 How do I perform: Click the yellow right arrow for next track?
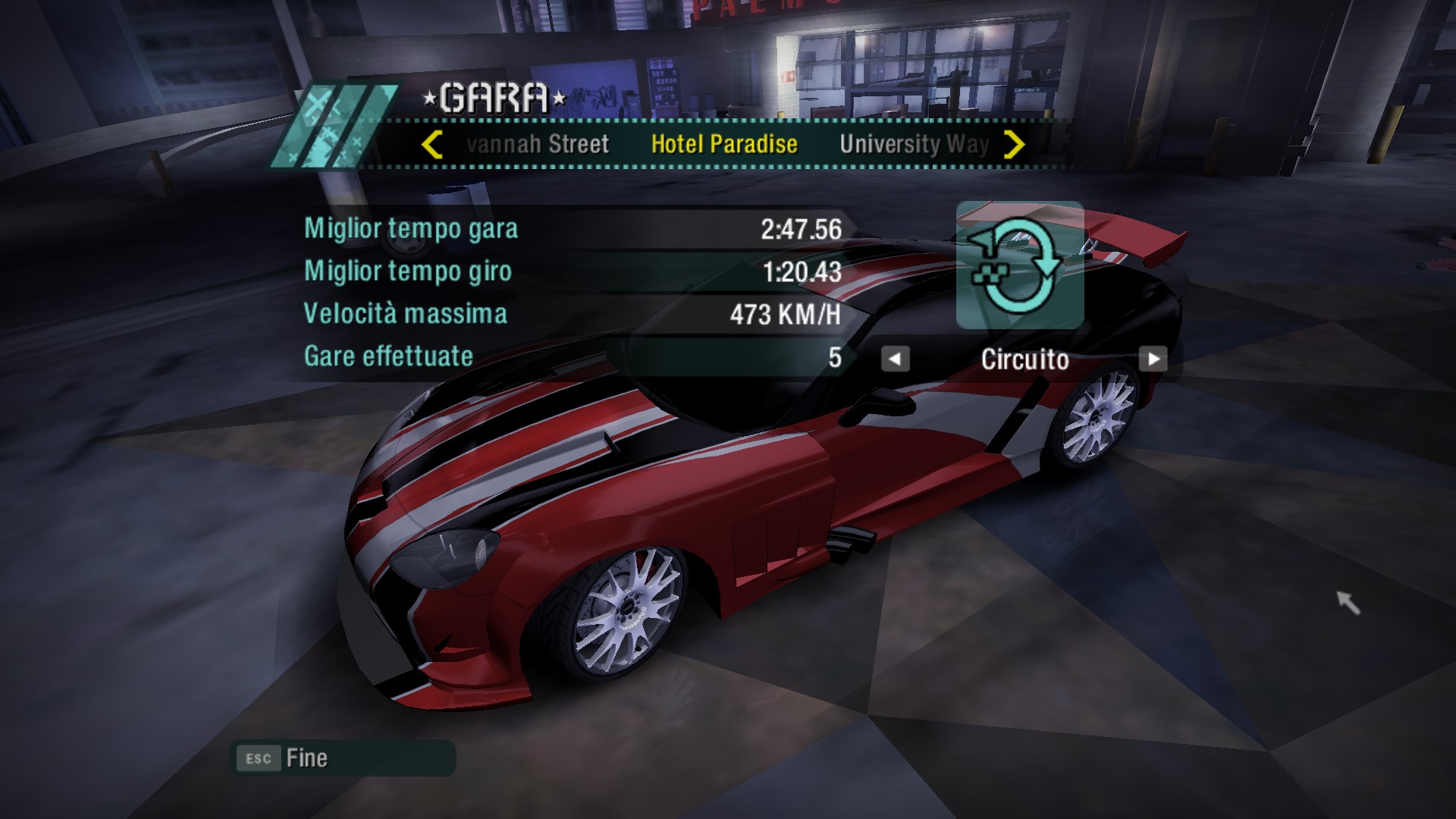pos(1014,144)
